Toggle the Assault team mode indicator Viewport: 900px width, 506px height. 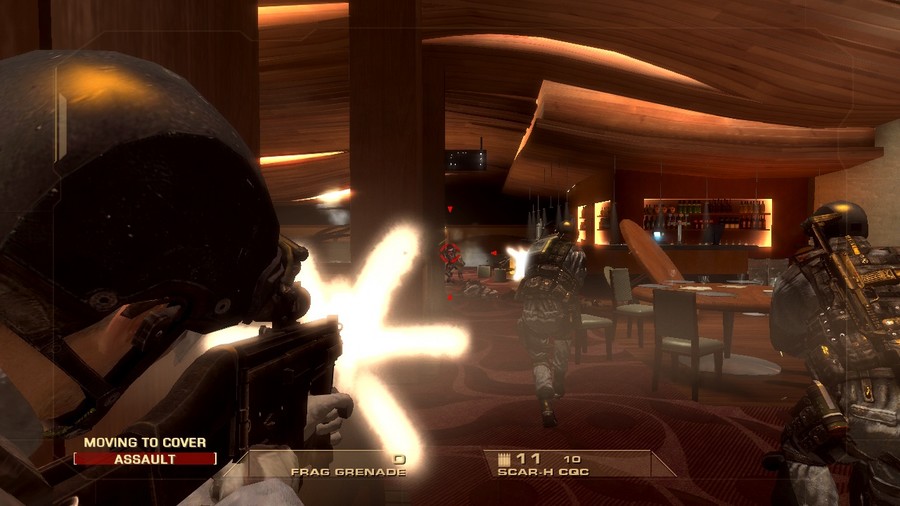click(145, 459)
